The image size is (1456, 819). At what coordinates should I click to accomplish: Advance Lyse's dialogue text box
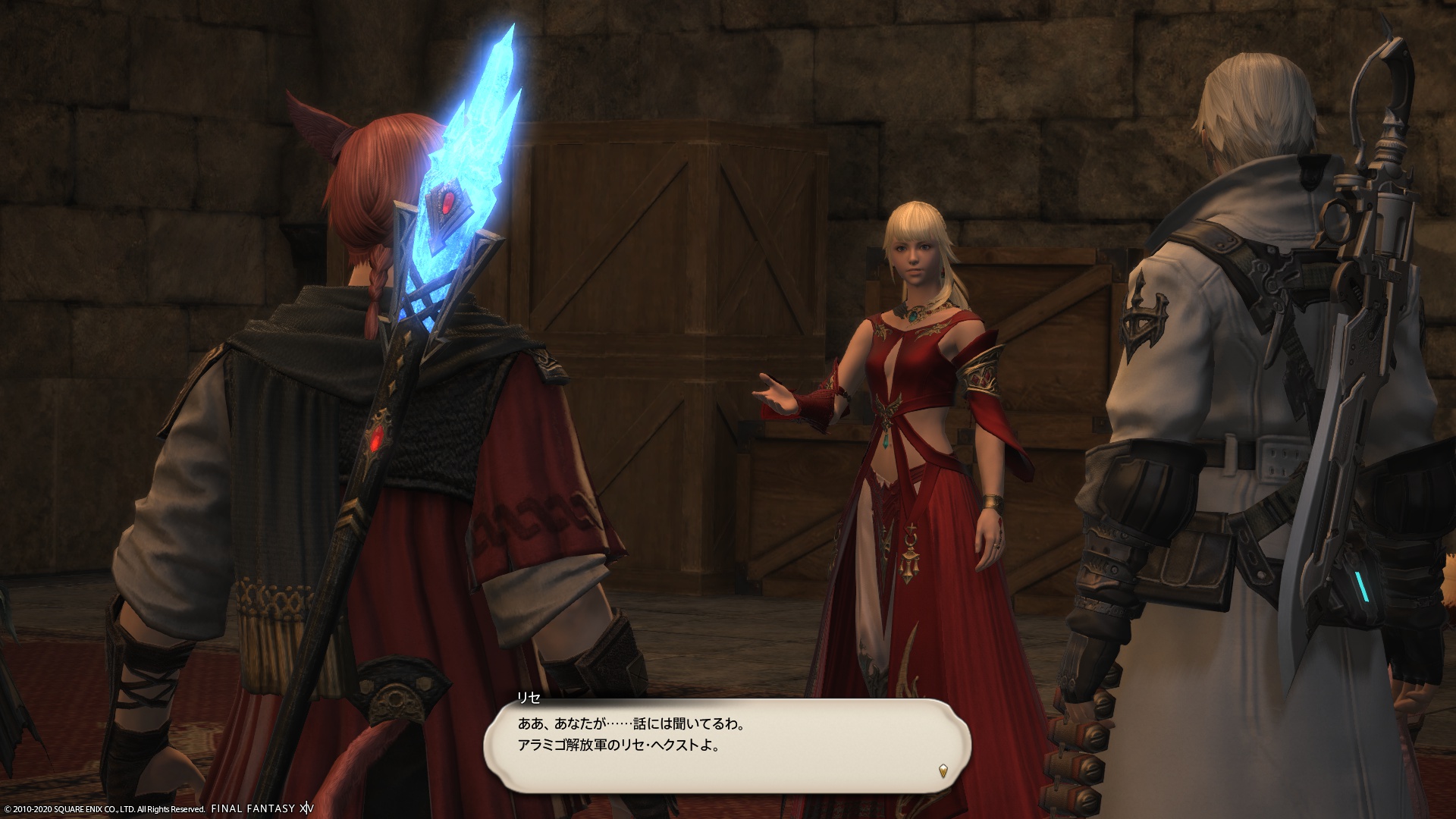pos(726,747)
